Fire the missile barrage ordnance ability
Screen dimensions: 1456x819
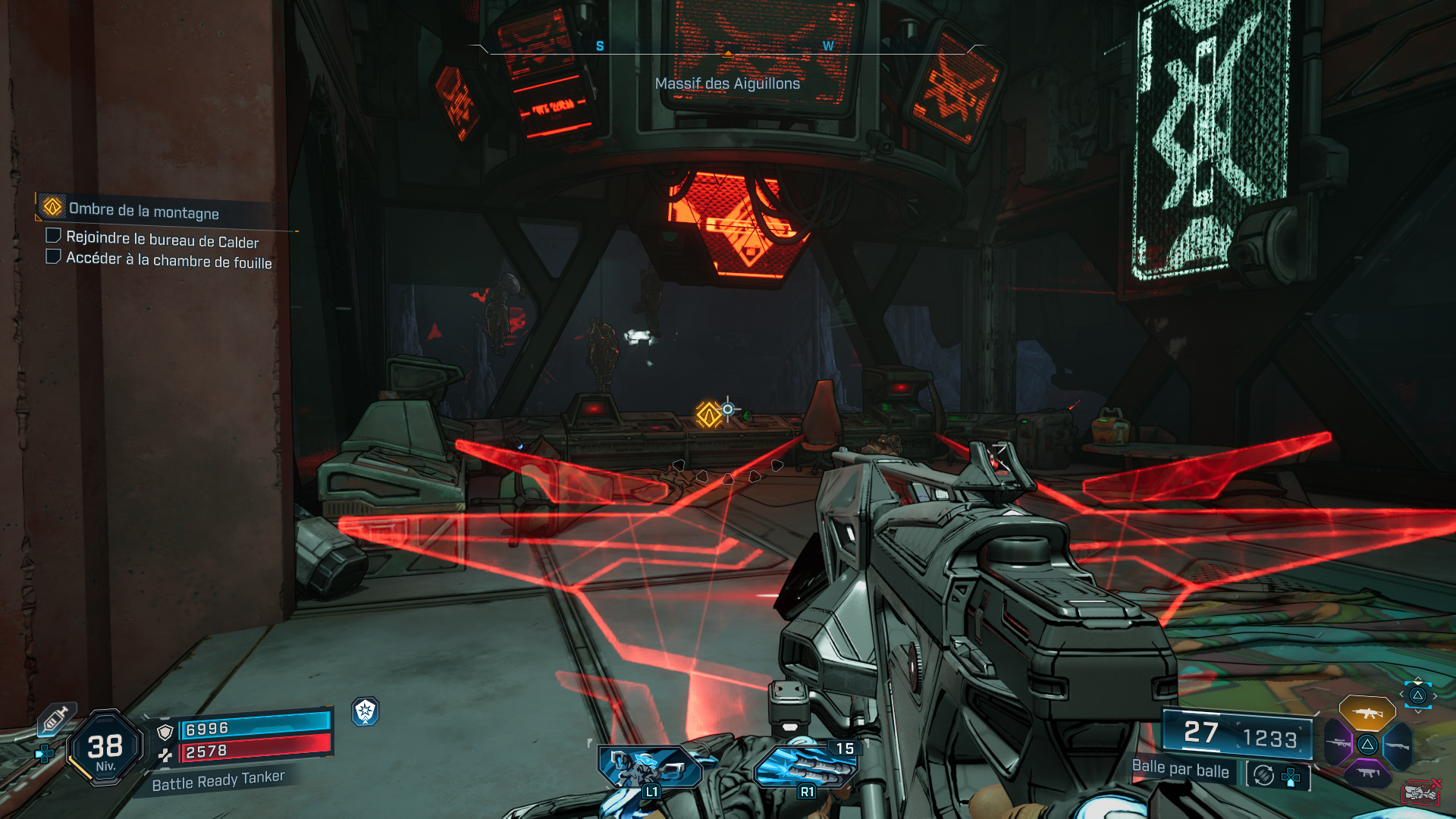coord(805,767)
